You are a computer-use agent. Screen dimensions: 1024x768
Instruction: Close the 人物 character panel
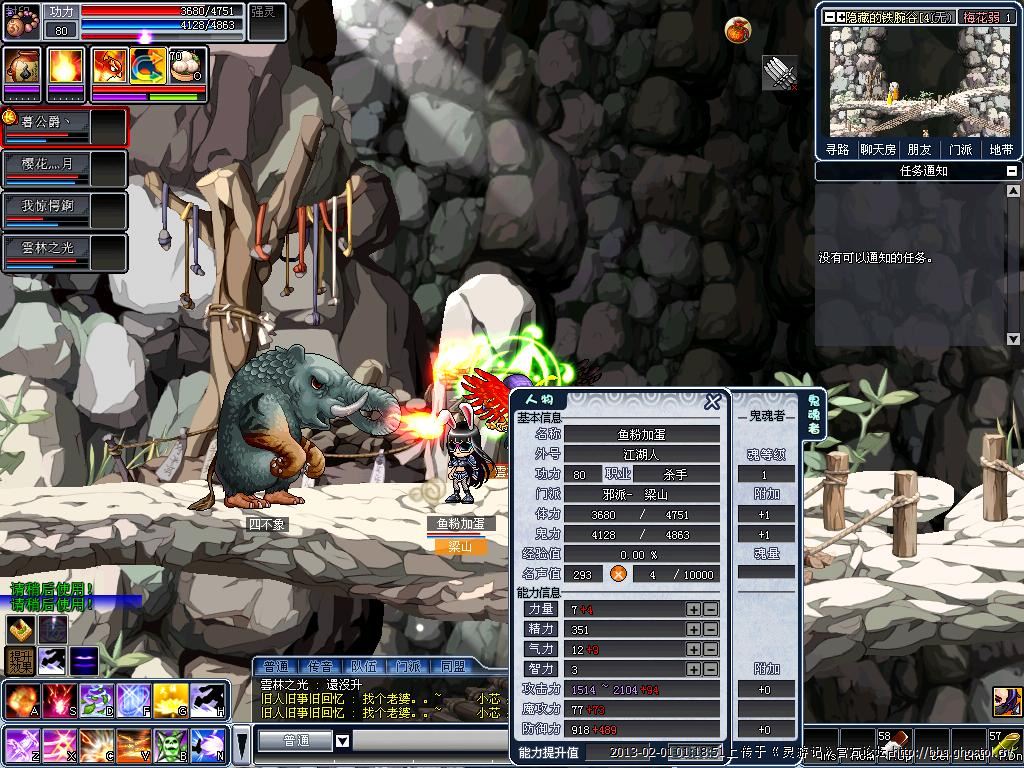pyautogui.click(x=712, y=402)
